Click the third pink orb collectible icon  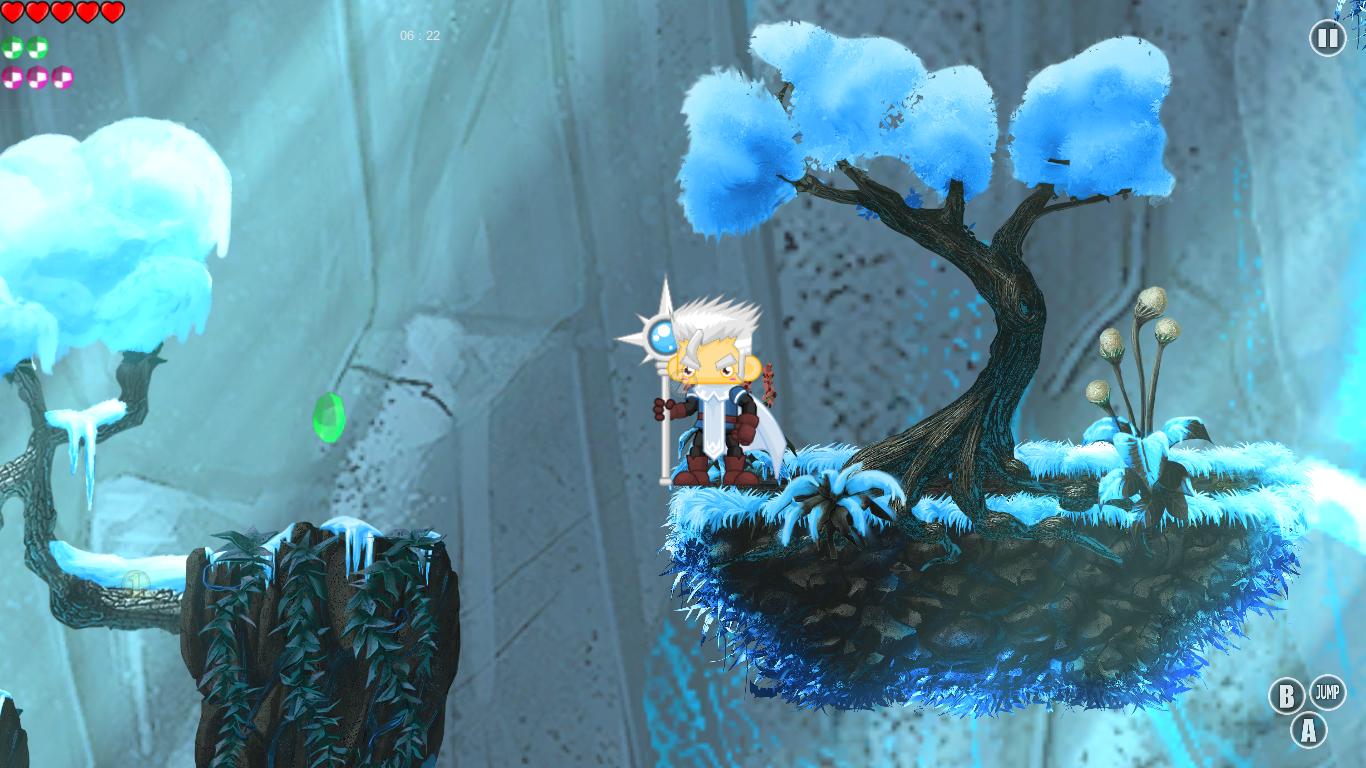[62, 77]
